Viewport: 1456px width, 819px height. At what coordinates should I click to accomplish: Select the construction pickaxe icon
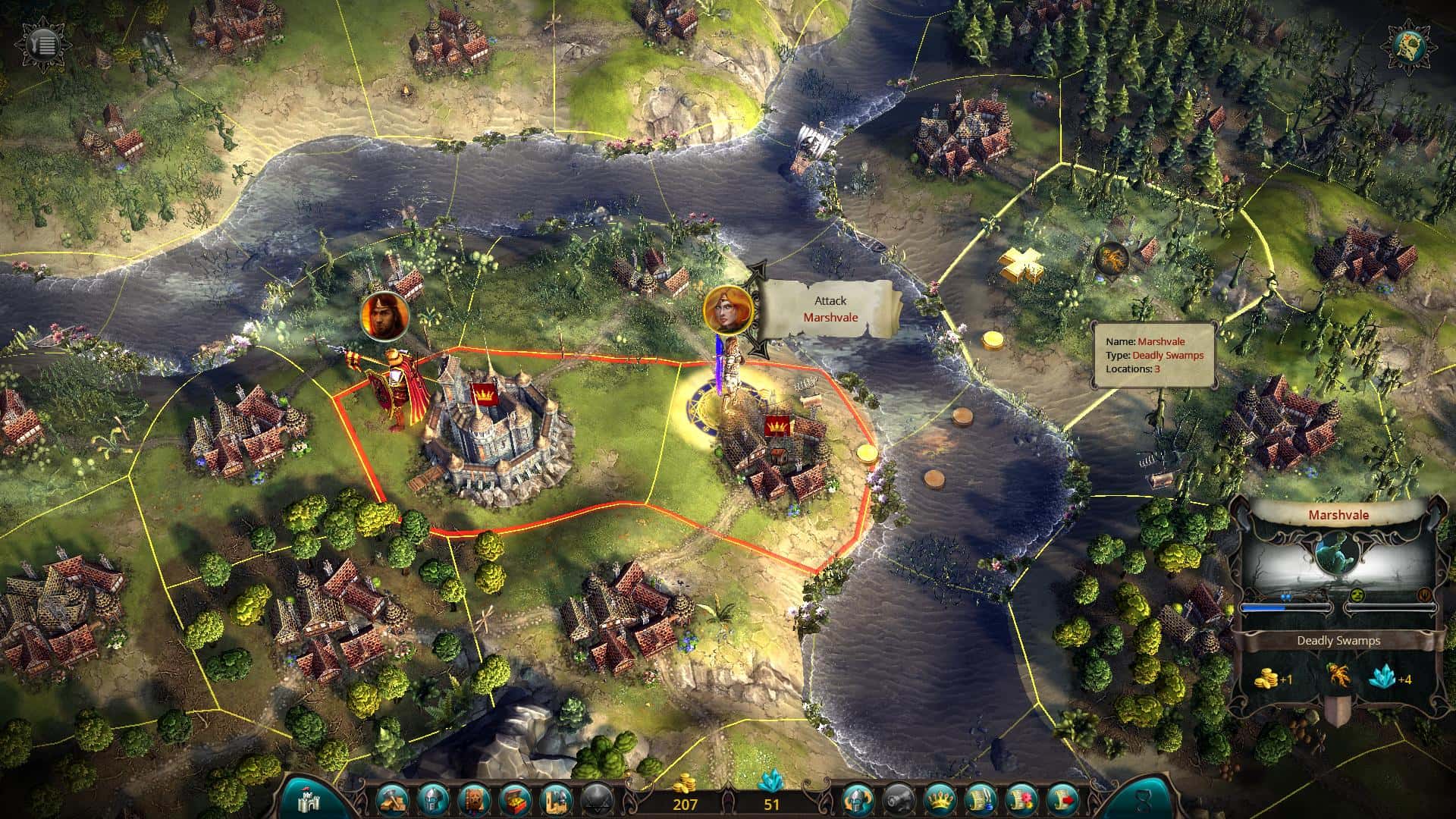click(x=391, y=800)
